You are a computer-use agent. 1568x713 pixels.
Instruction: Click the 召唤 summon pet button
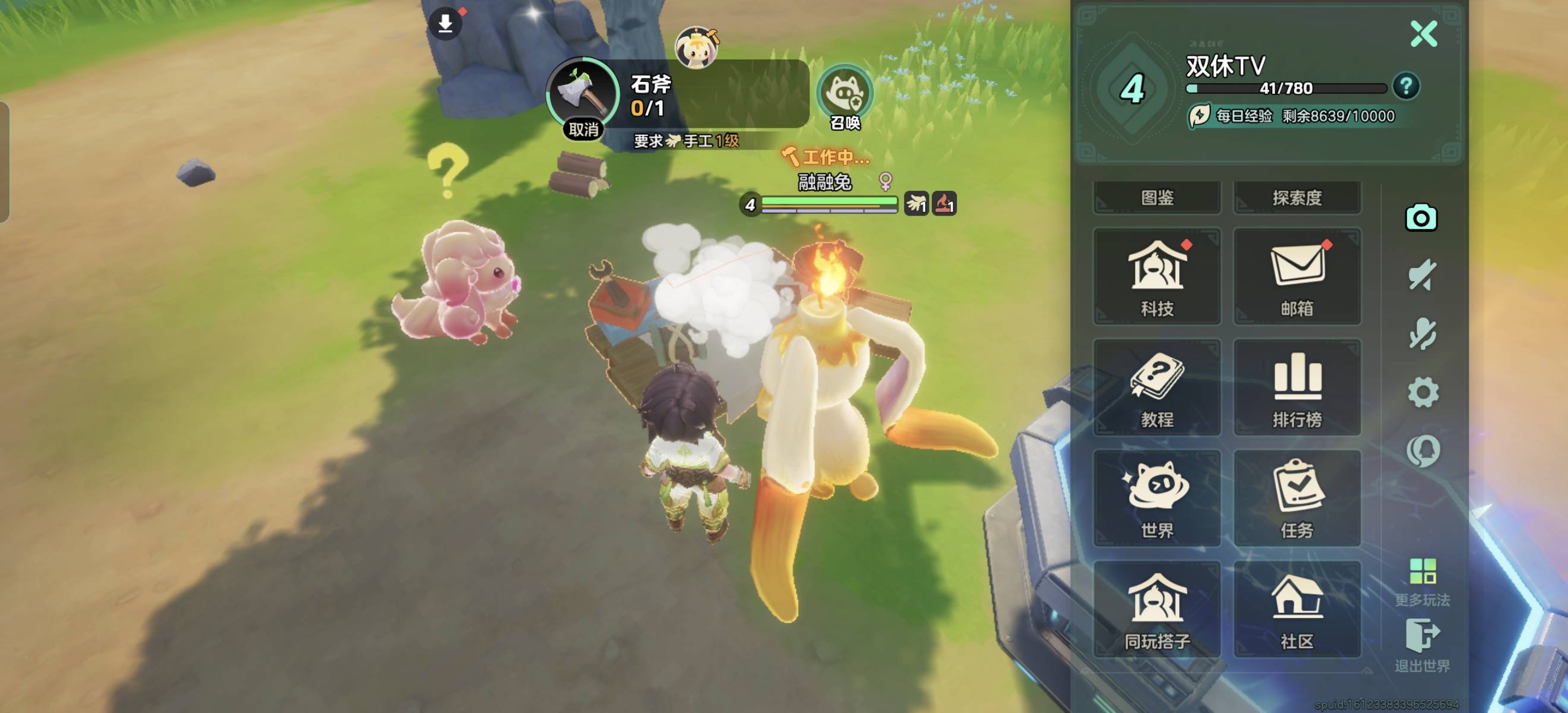coord(845,97)
